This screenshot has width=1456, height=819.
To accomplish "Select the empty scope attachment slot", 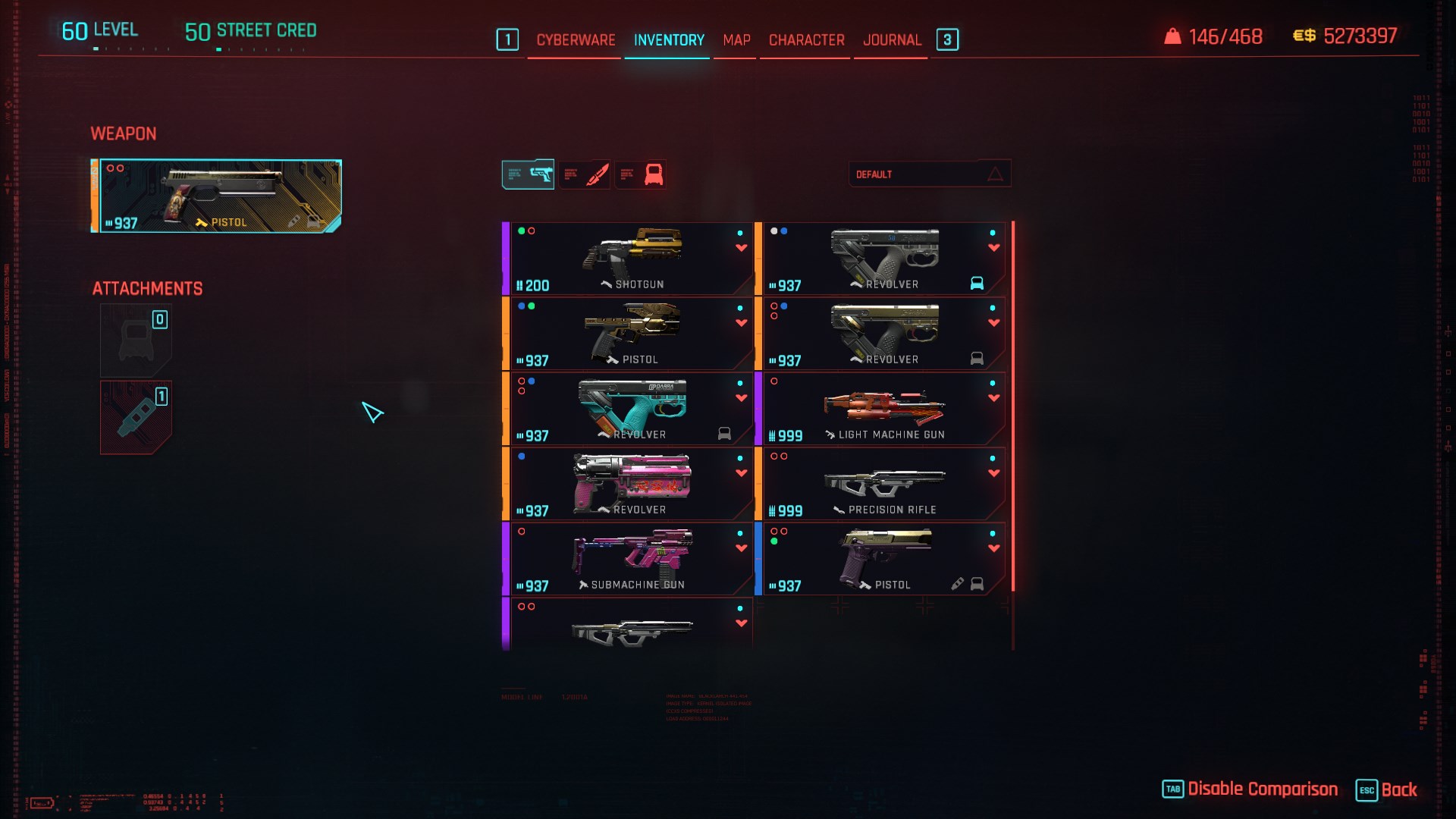I will click(136, 340).
